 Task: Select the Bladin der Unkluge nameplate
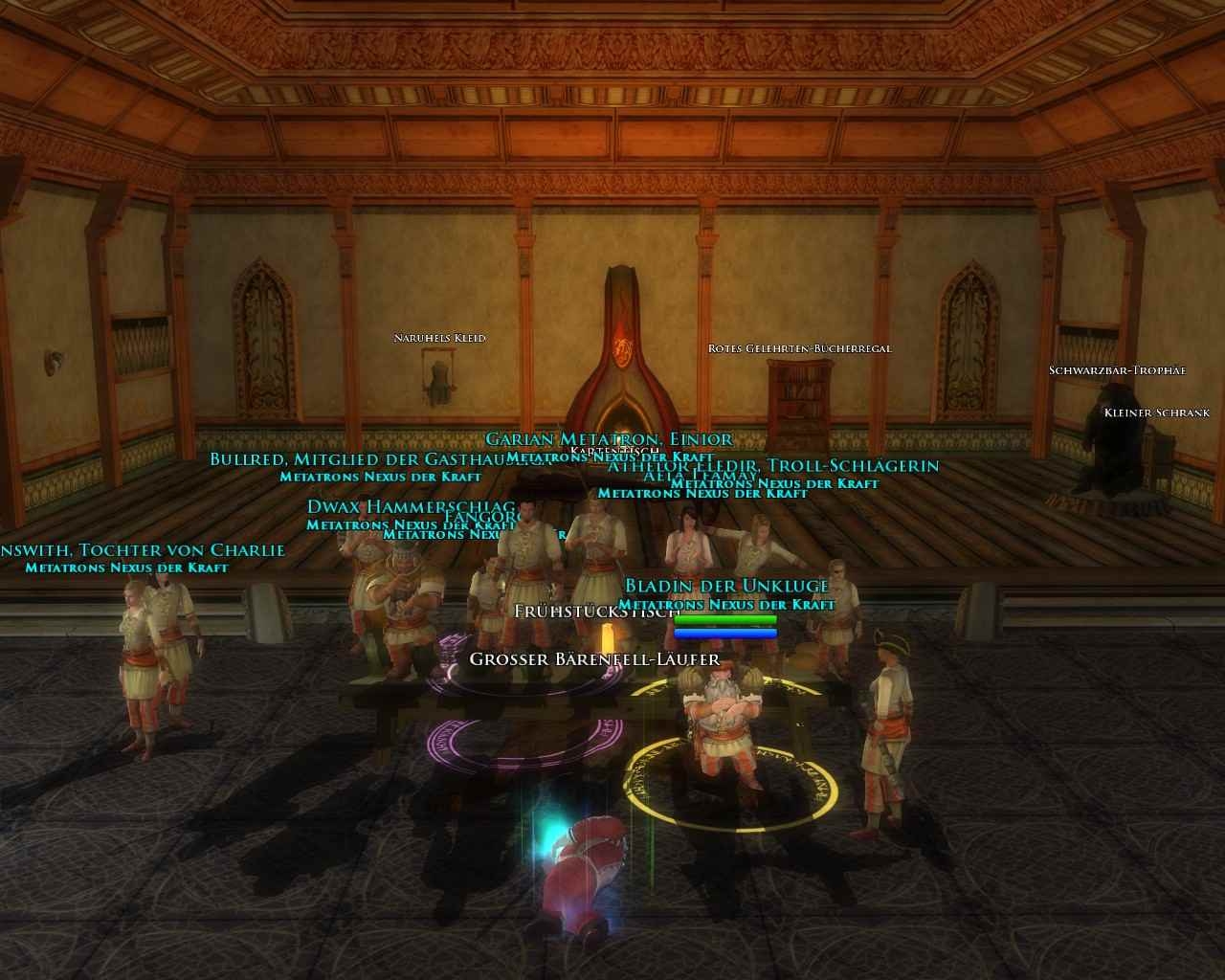tap(726, 586)
